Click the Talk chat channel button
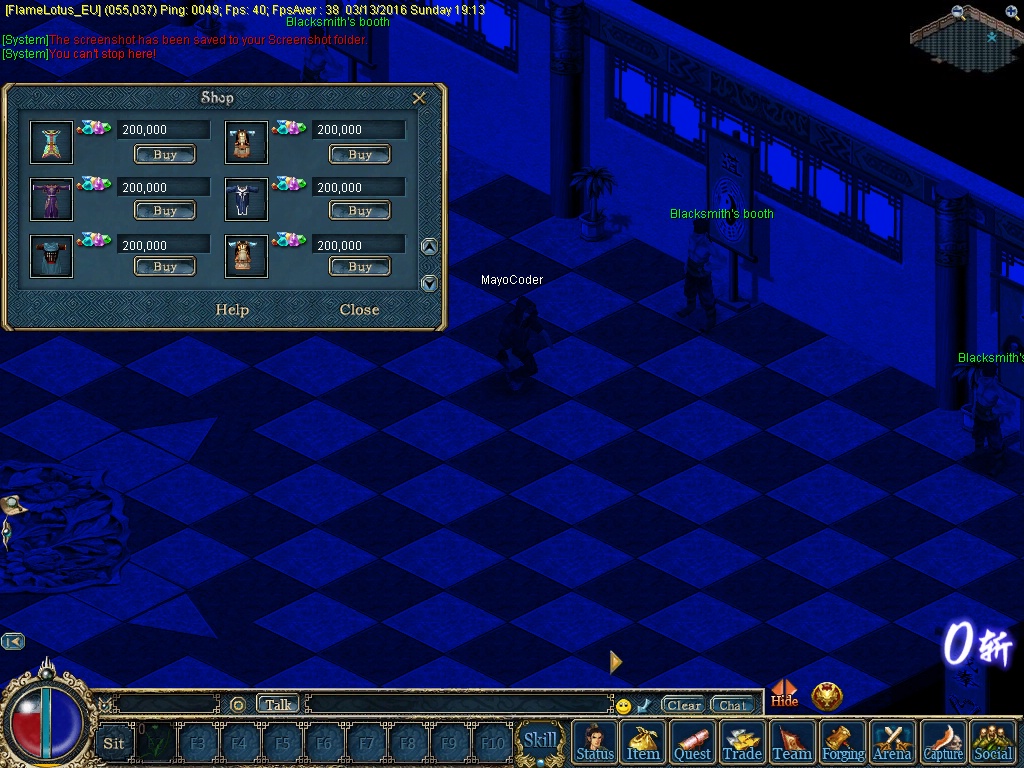This screenshot has height=768, width=1024. click(278, 705)
